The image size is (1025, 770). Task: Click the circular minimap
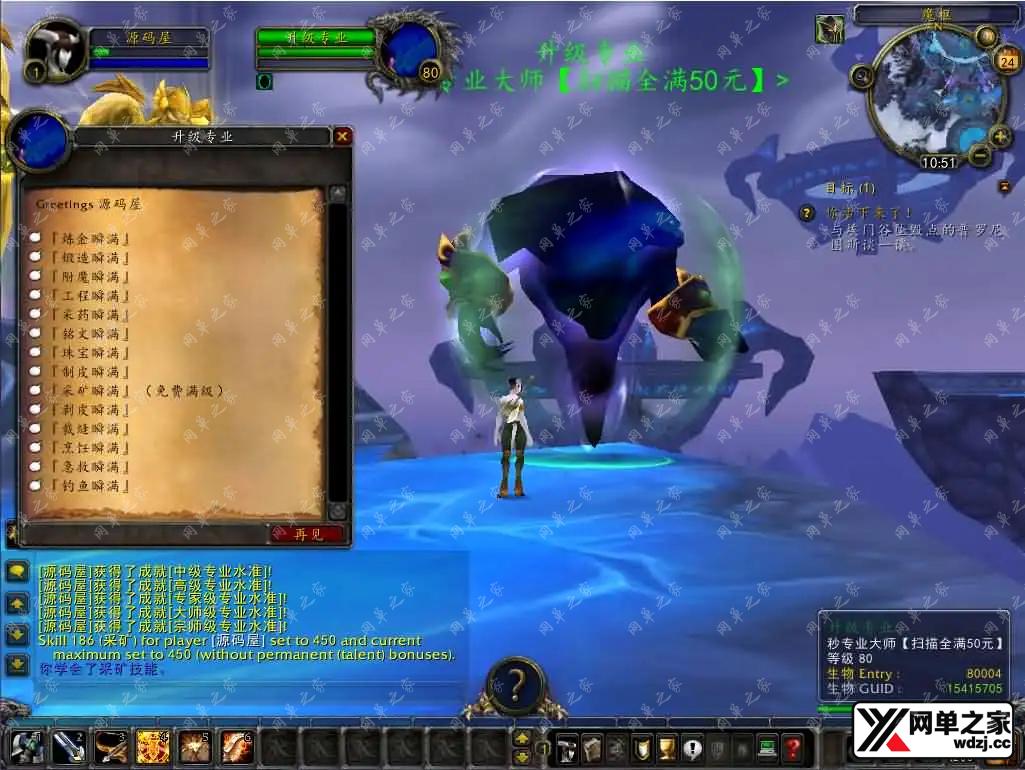click(929, 95)
